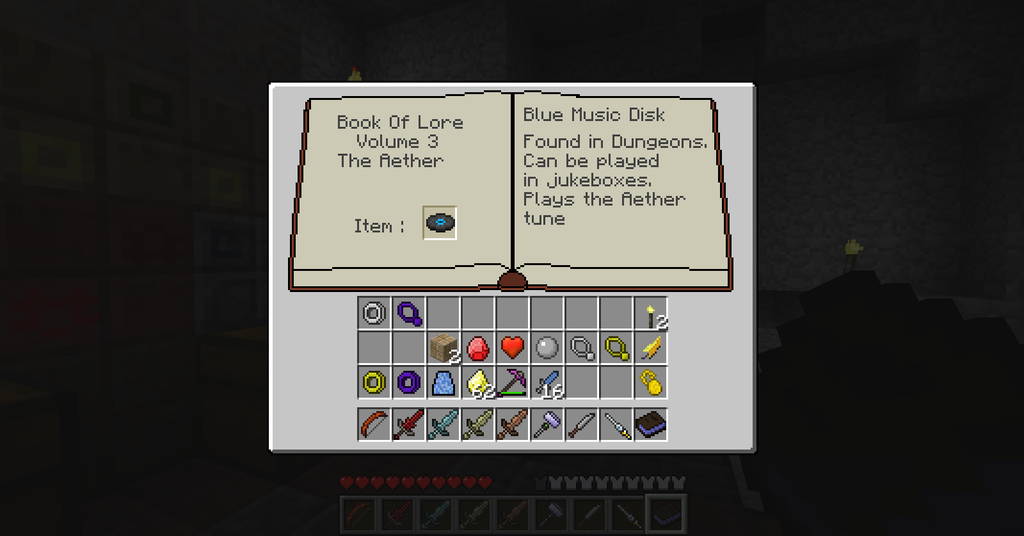Select the purple pickaxe
Image resolution: width=1024 pixels, height=536 pixels.
pos(513,382)
